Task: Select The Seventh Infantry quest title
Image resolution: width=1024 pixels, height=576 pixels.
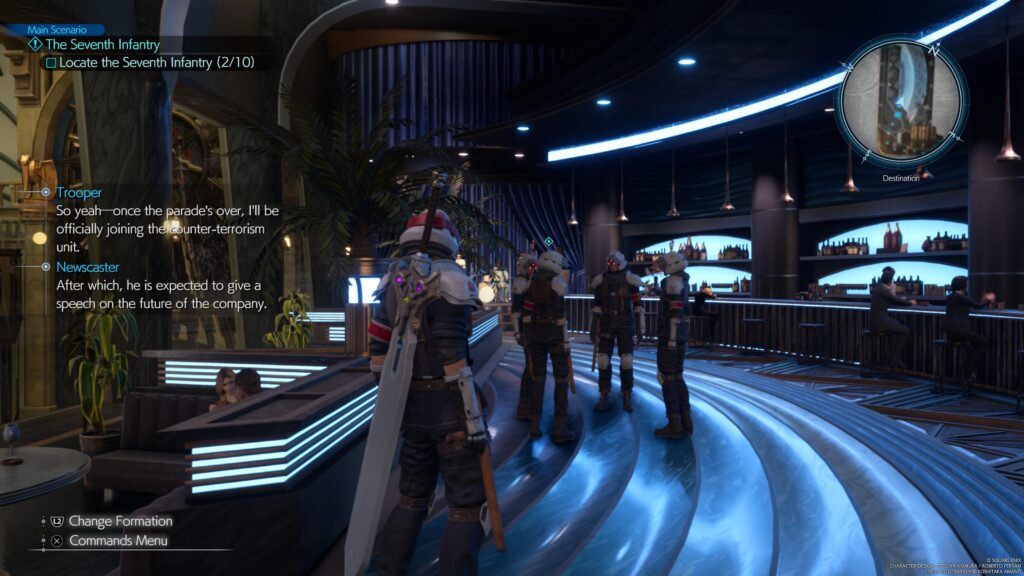Action: 96,44
